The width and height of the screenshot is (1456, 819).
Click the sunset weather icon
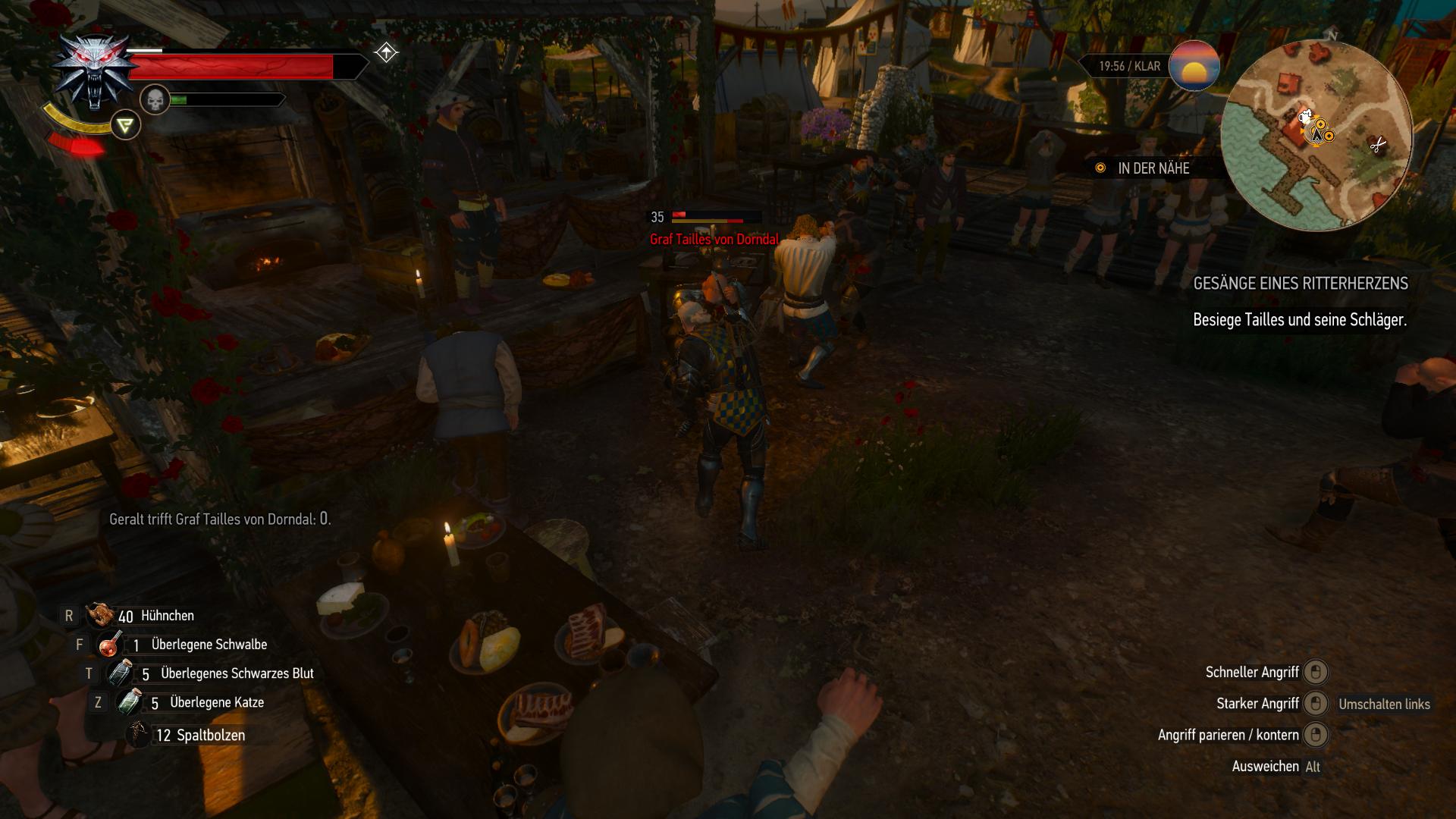pyautogui.click(x=1194, y=67)
